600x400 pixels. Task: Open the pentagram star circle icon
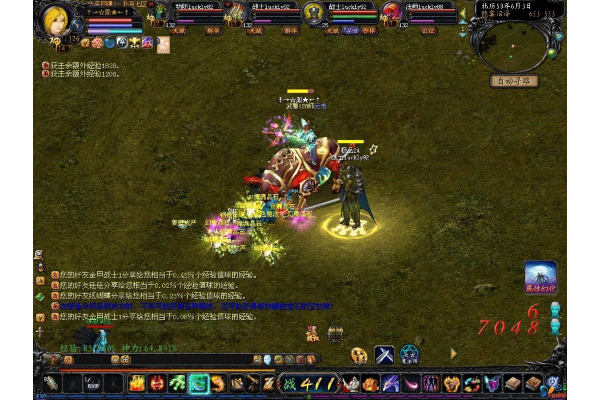coord(409,354)
